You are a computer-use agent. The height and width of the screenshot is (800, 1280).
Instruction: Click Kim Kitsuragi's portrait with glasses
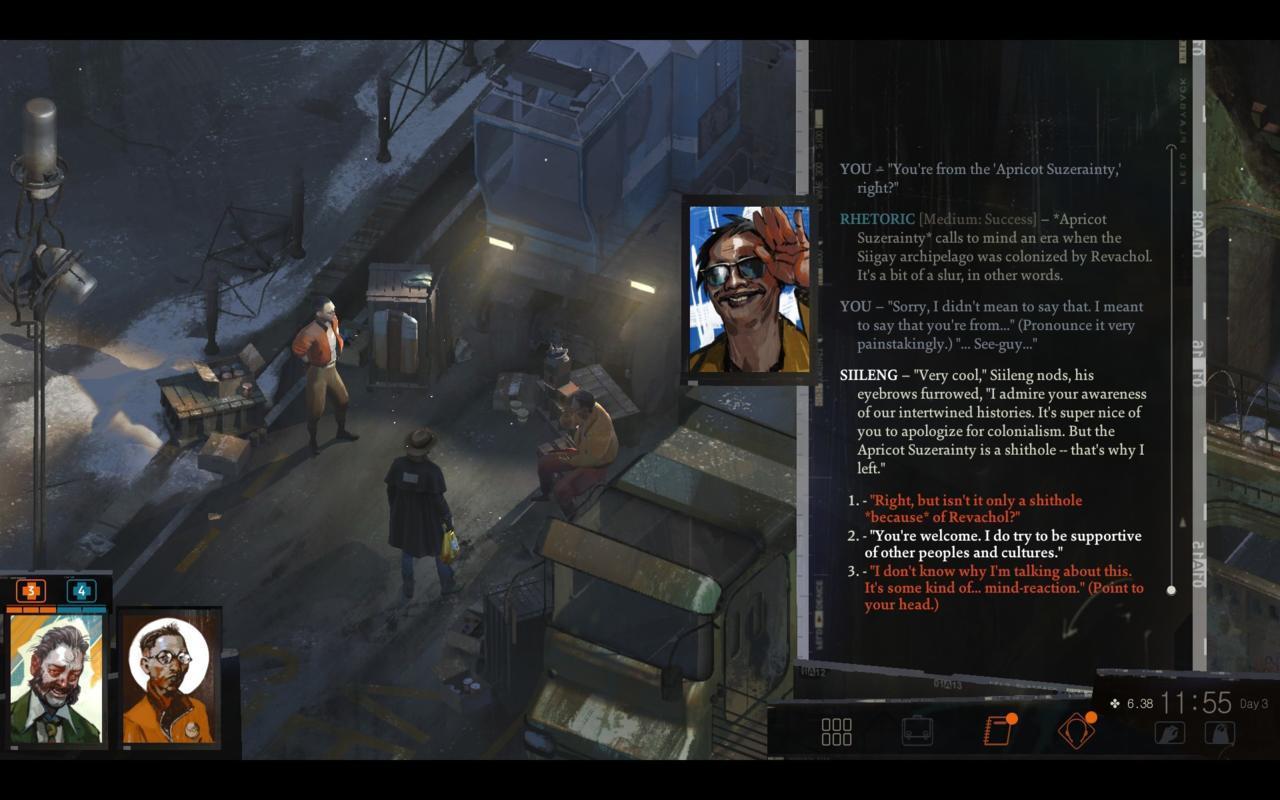[167, 678]
